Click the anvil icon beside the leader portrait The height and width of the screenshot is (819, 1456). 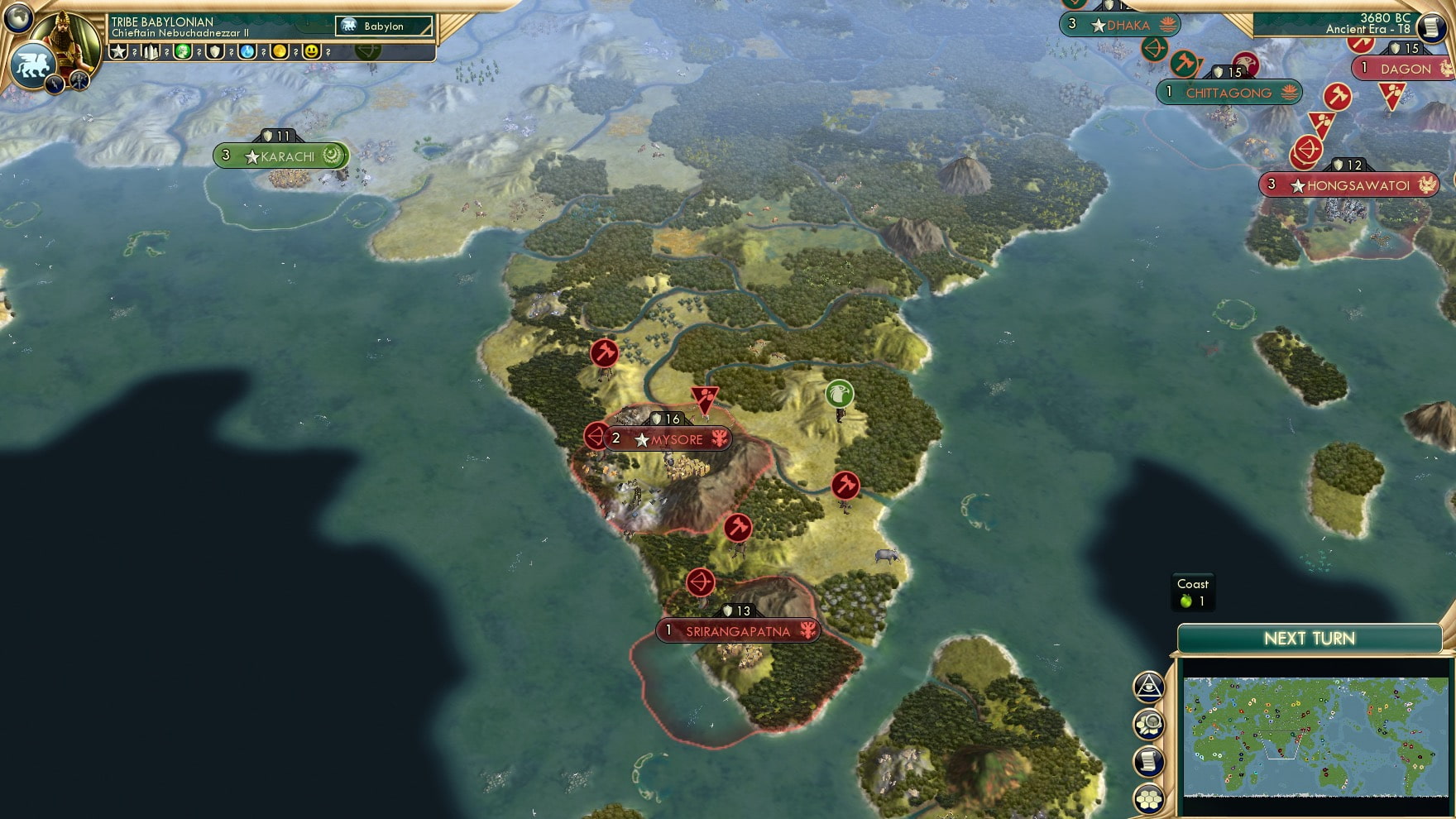(79, 82)
